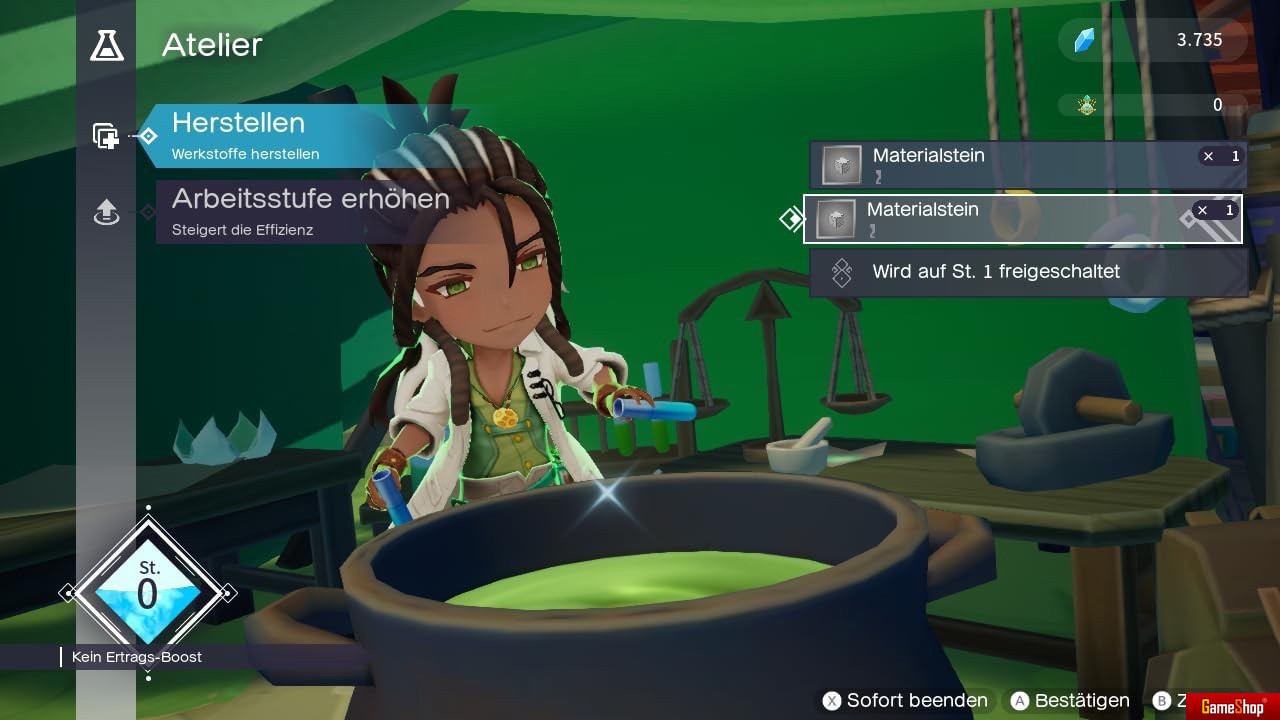Pick the unselected Materialstein recipe row

tap(1028, 165)
